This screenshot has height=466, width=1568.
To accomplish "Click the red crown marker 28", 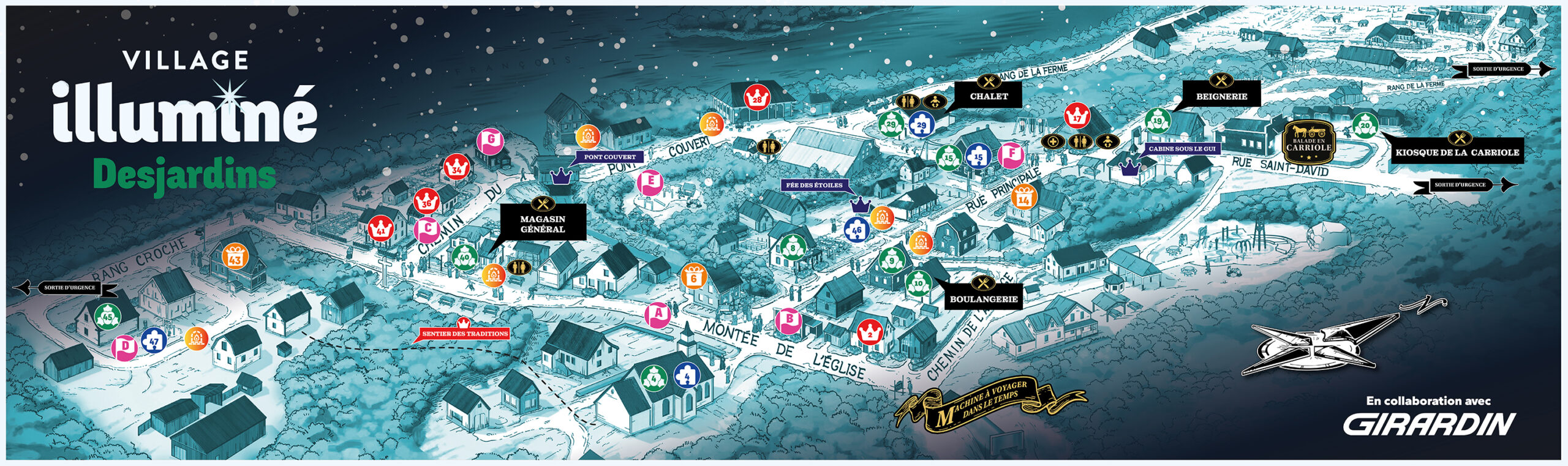I will pos(757,98).
